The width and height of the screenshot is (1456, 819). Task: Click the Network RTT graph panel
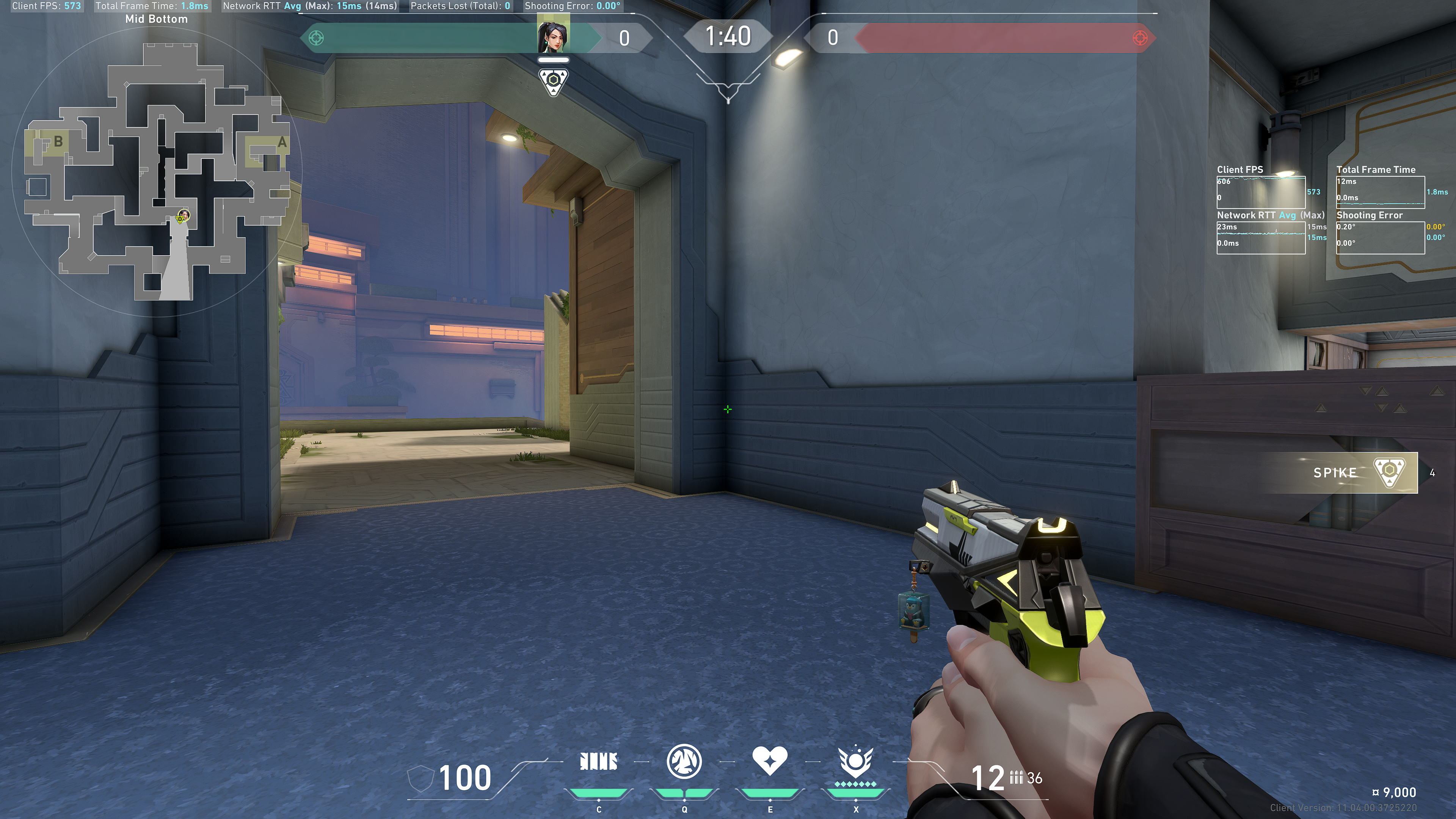(x=1260, y=237)
